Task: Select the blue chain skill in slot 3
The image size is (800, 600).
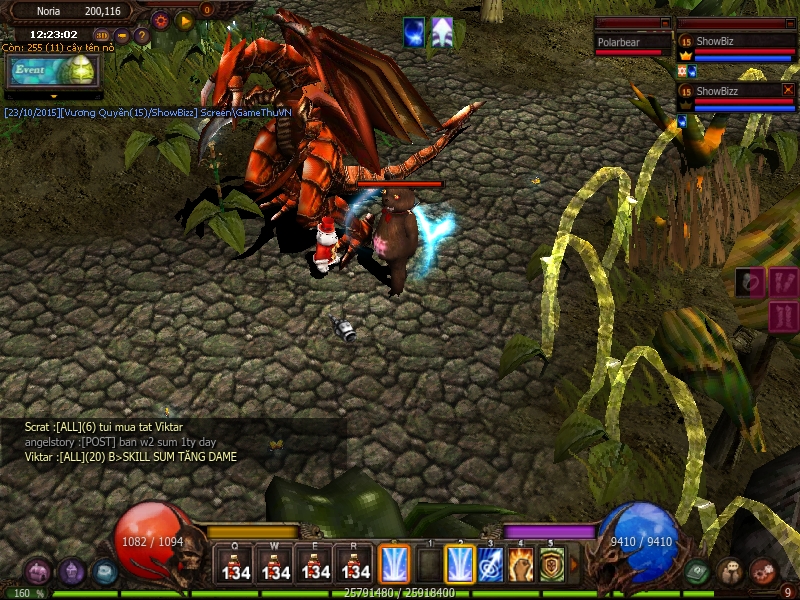Action: (490, 564)
